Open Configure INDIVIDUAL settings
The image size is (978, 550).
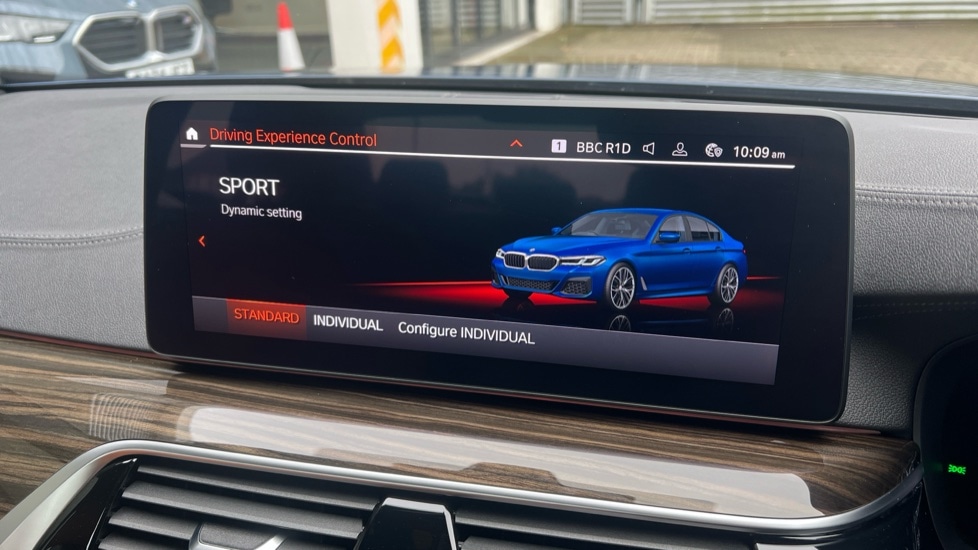466,334
